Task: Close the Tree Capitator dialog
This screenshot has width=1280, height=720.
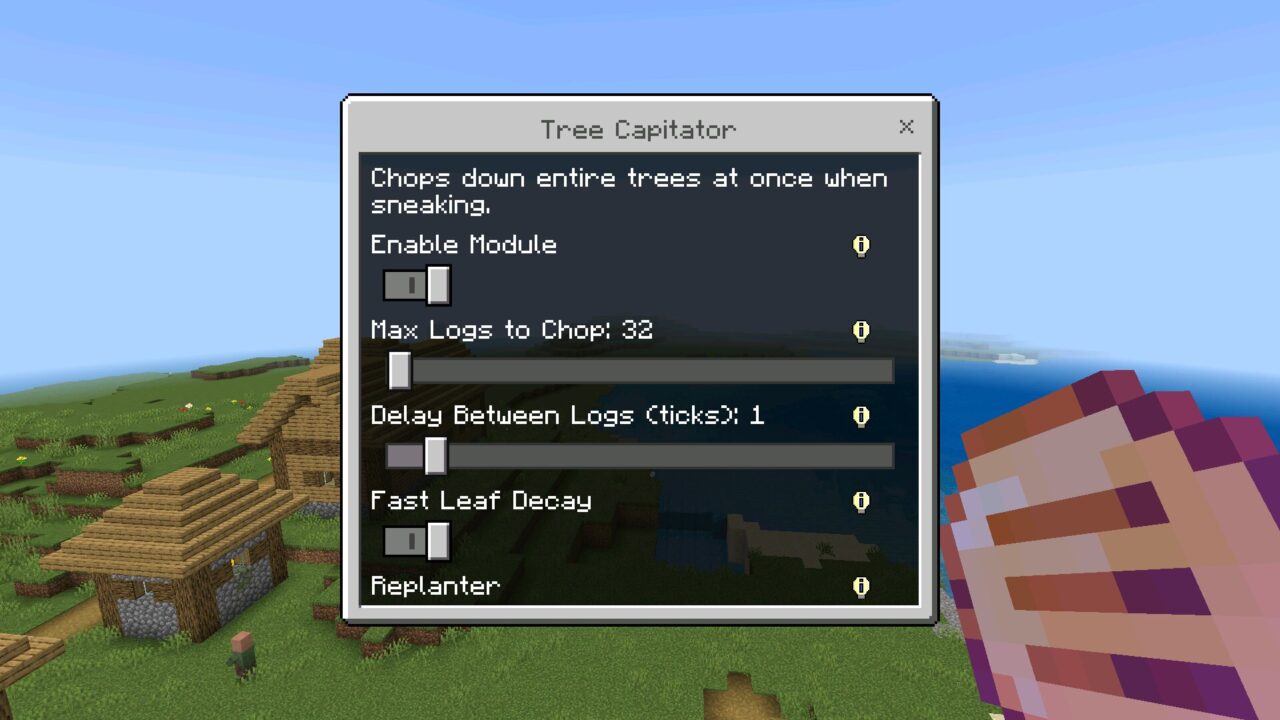Action: point(906,127)
